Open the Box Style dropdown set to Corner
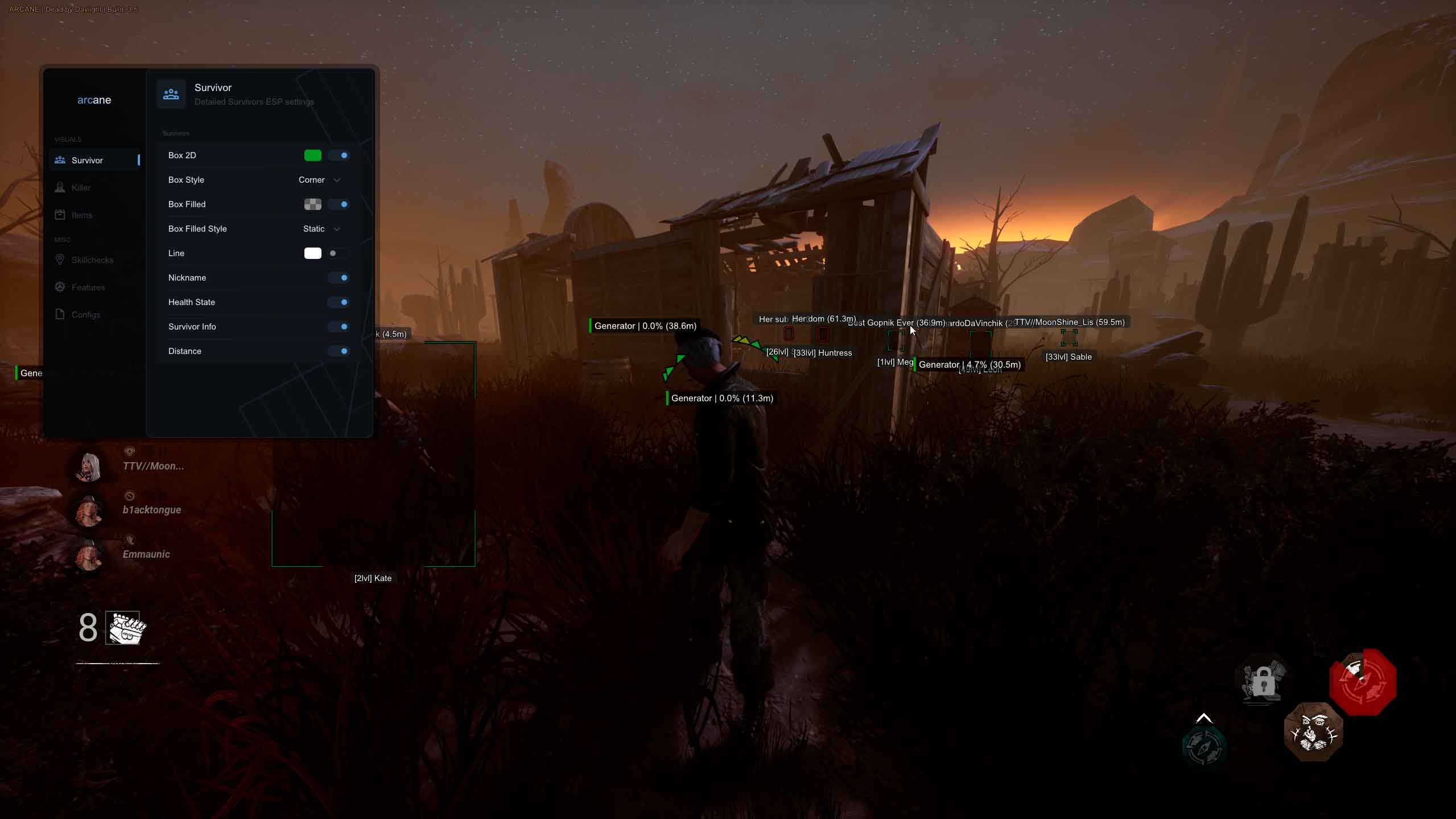Image resolution: width=1456 pixels, height=819 pixels. click(319, 180)
